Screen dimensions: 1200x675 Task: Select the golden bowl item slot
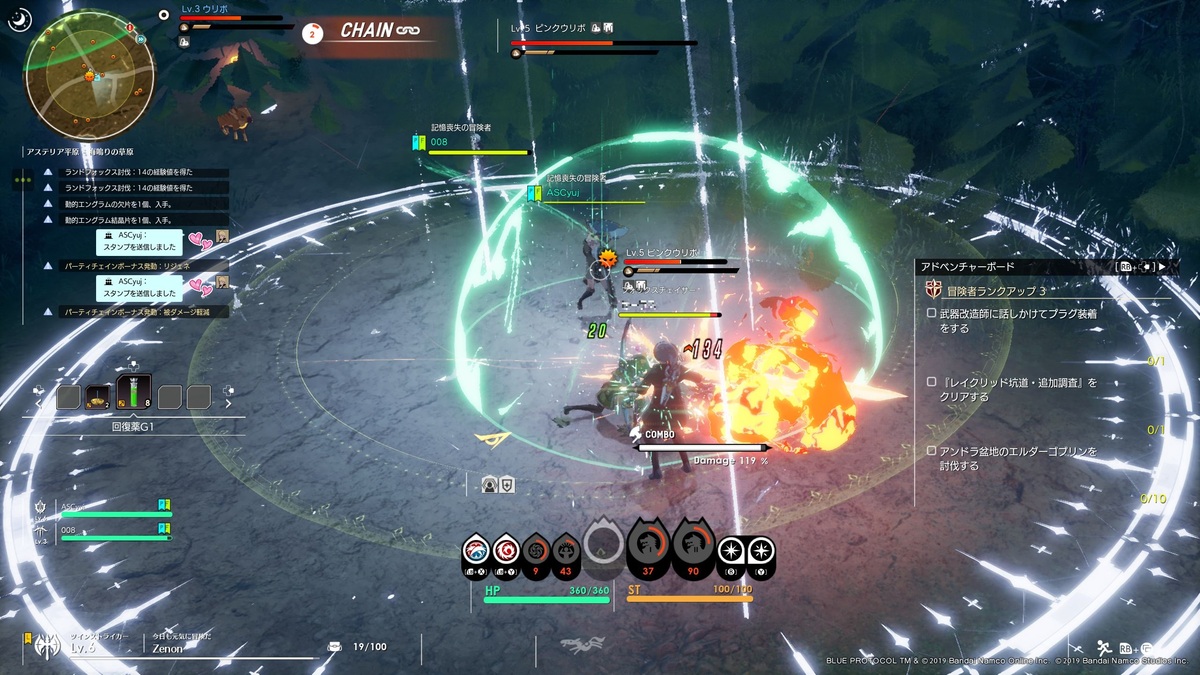click(x=98, y=398)
